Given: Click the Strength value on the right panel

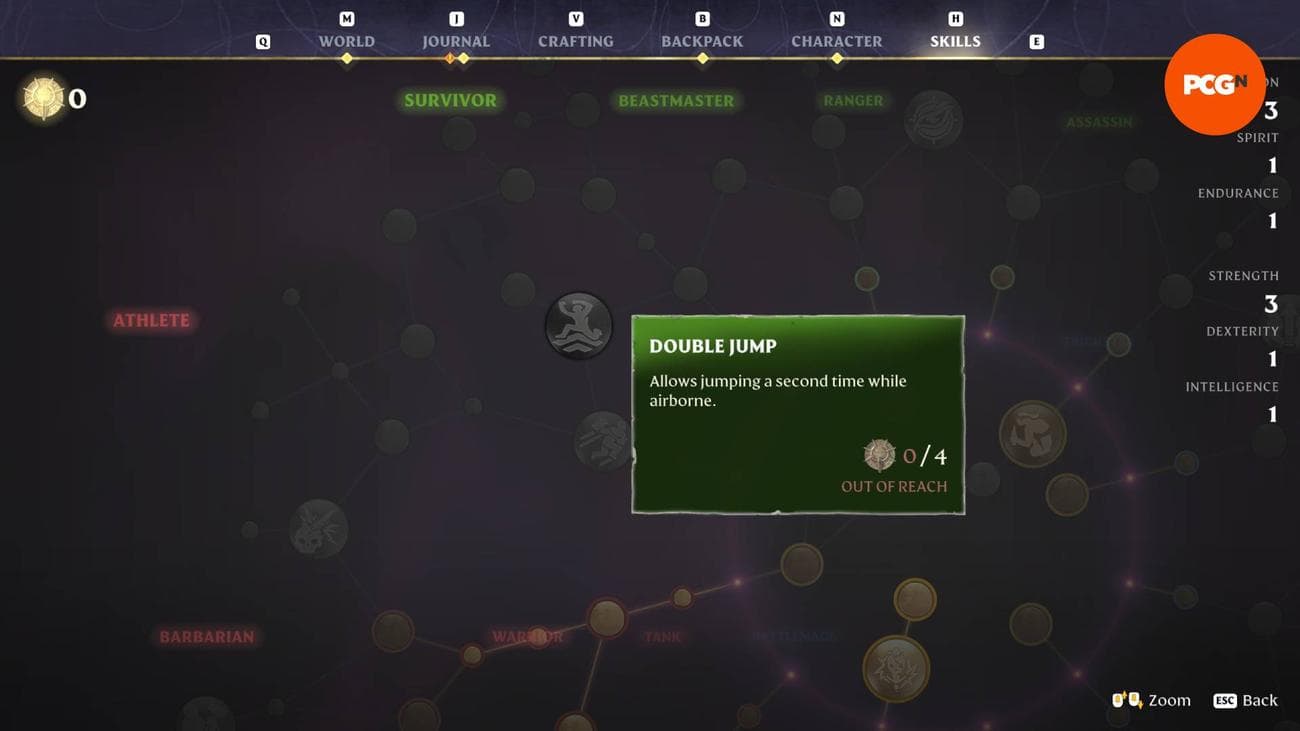Looking at the screenshot, I should (1270, 303).
